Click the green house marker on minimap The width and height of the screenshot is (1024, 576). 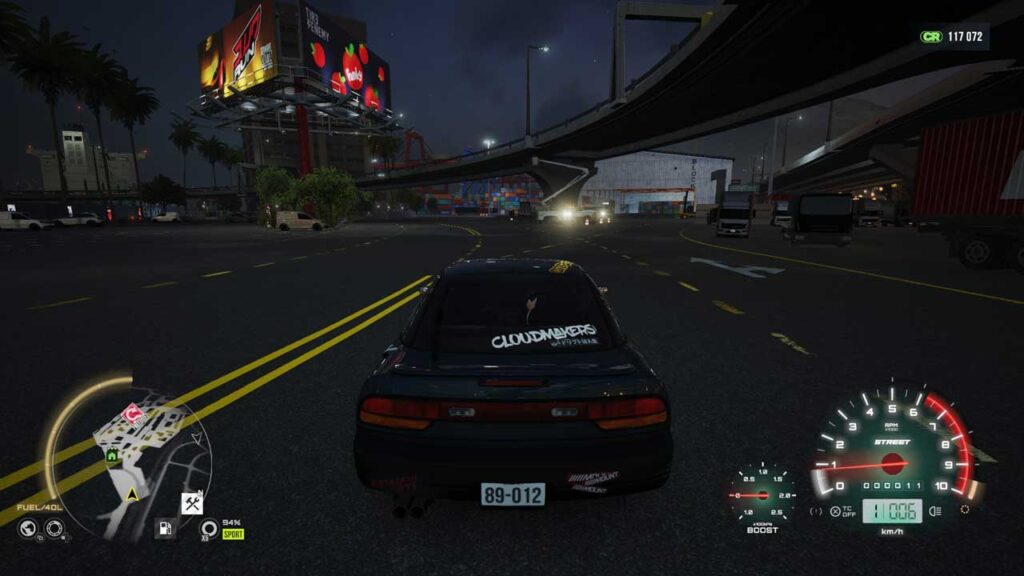(x=112, y=456)
